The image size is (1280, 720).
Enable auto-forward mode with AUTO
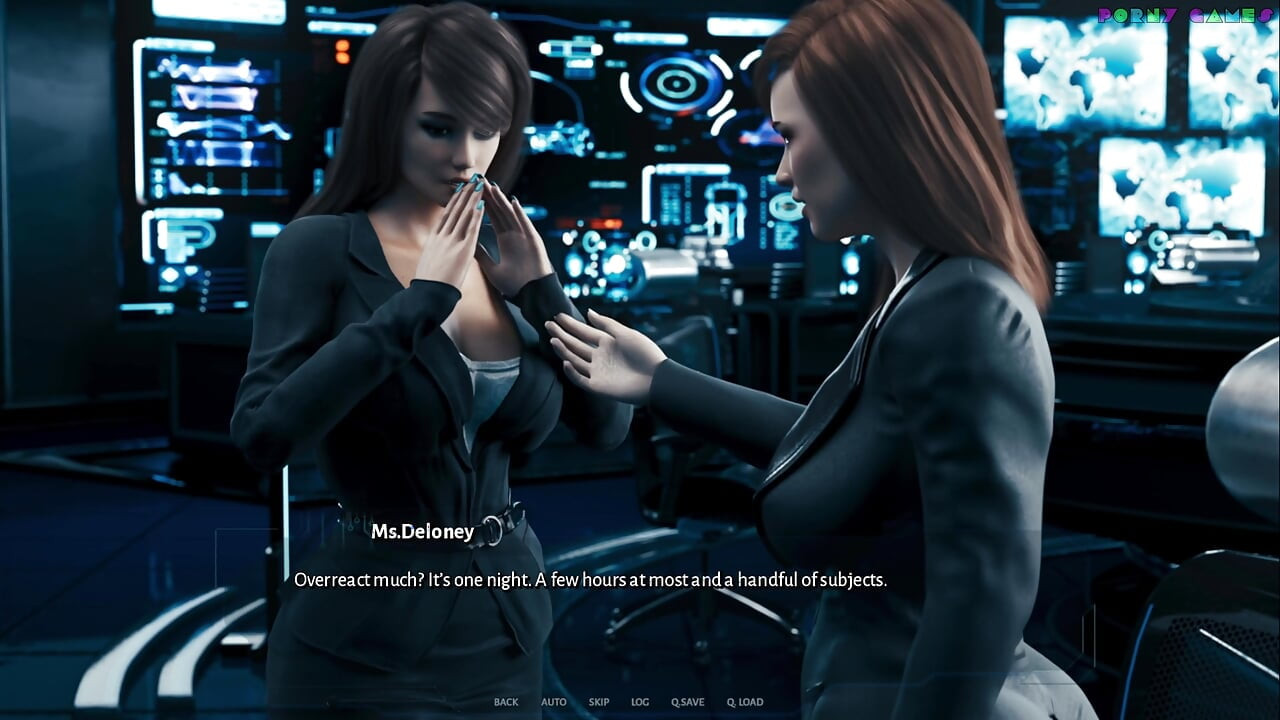[554, 702]
